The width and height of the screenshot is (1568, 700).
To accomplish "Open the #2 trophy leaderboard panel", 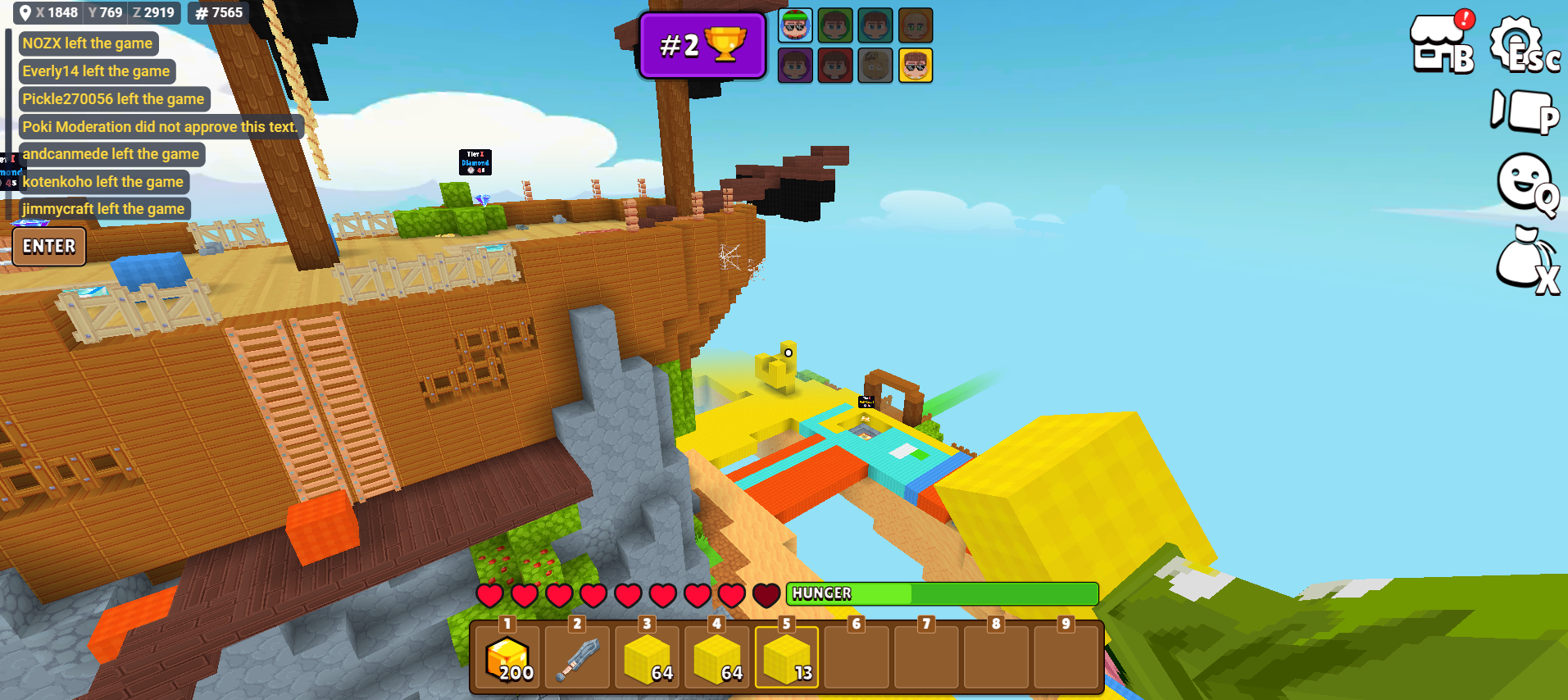I will pyautogui.click(x=702, y=45).
